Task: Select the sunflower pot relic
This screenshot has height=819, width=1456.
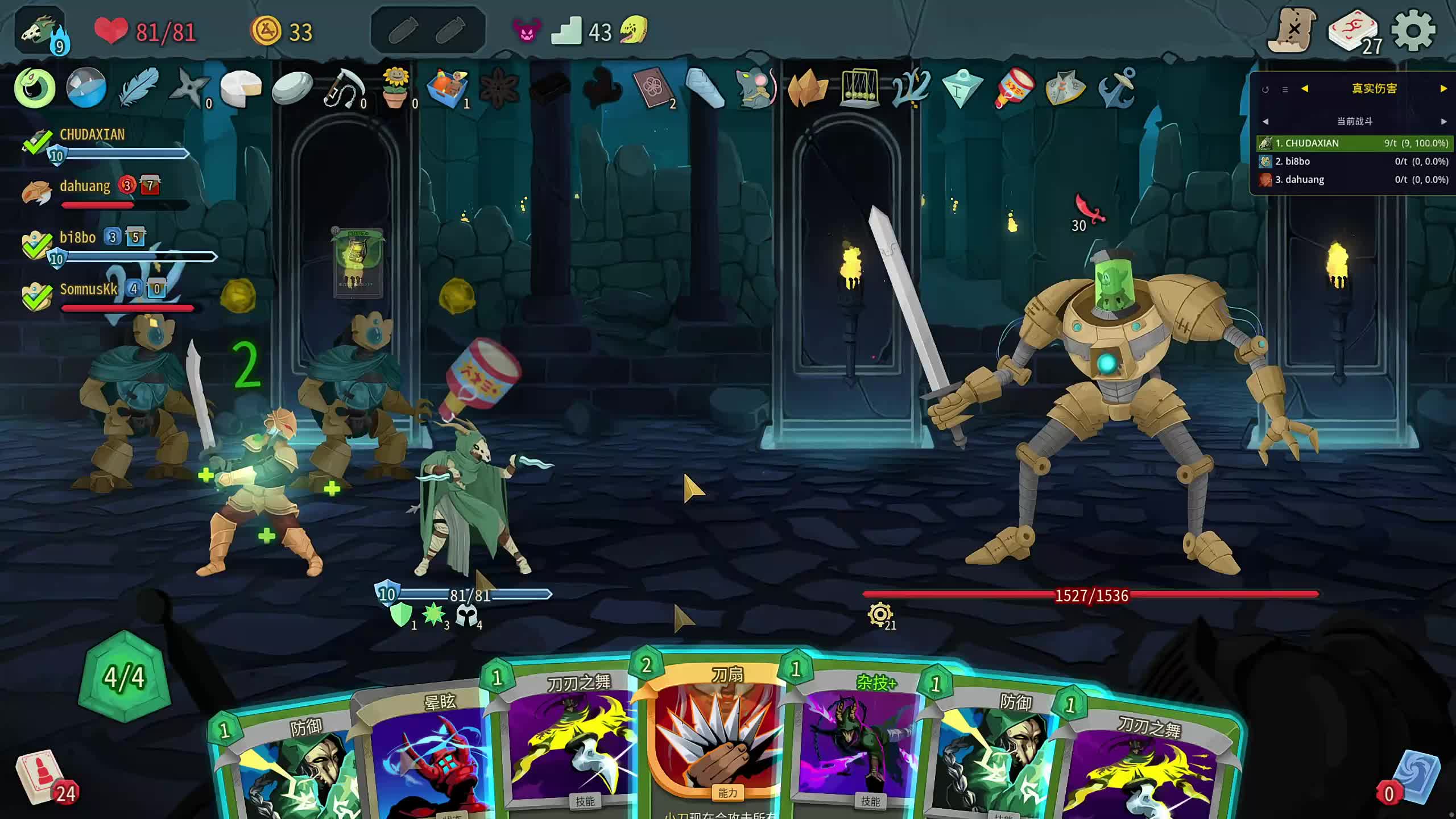Action: point(396,88)
